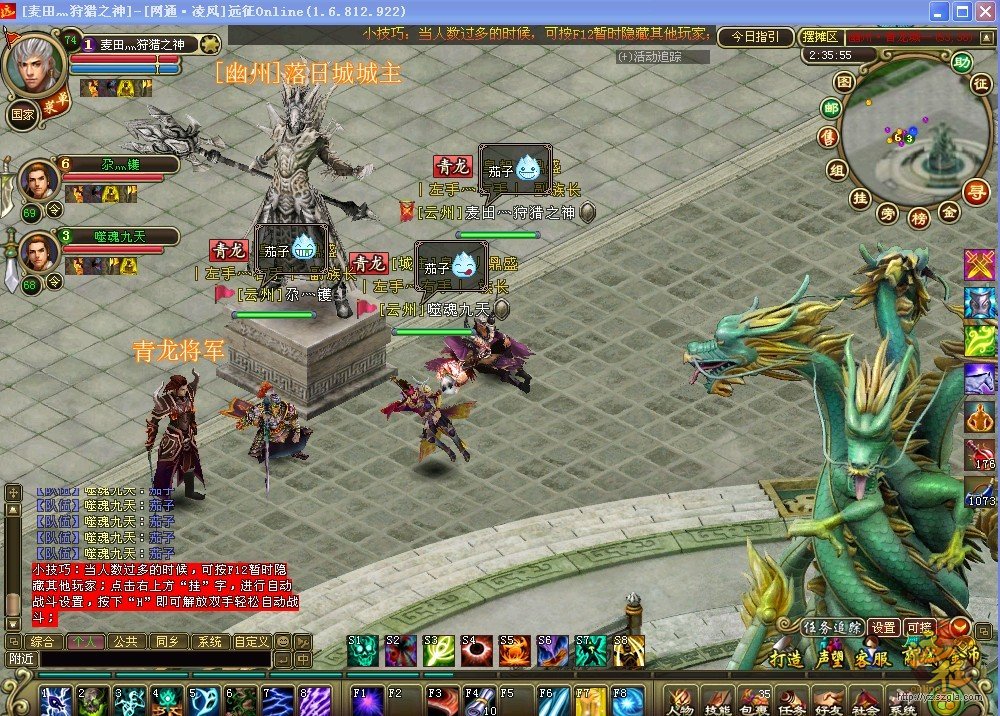Activate the S1 green skull skill

point(362,651)
